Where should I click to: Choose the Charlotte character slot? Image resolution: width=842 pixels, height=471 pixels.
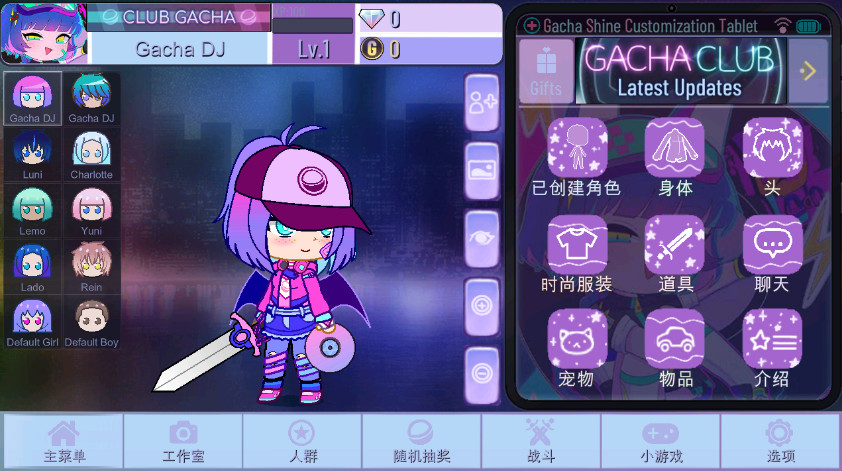pos(92,154)
